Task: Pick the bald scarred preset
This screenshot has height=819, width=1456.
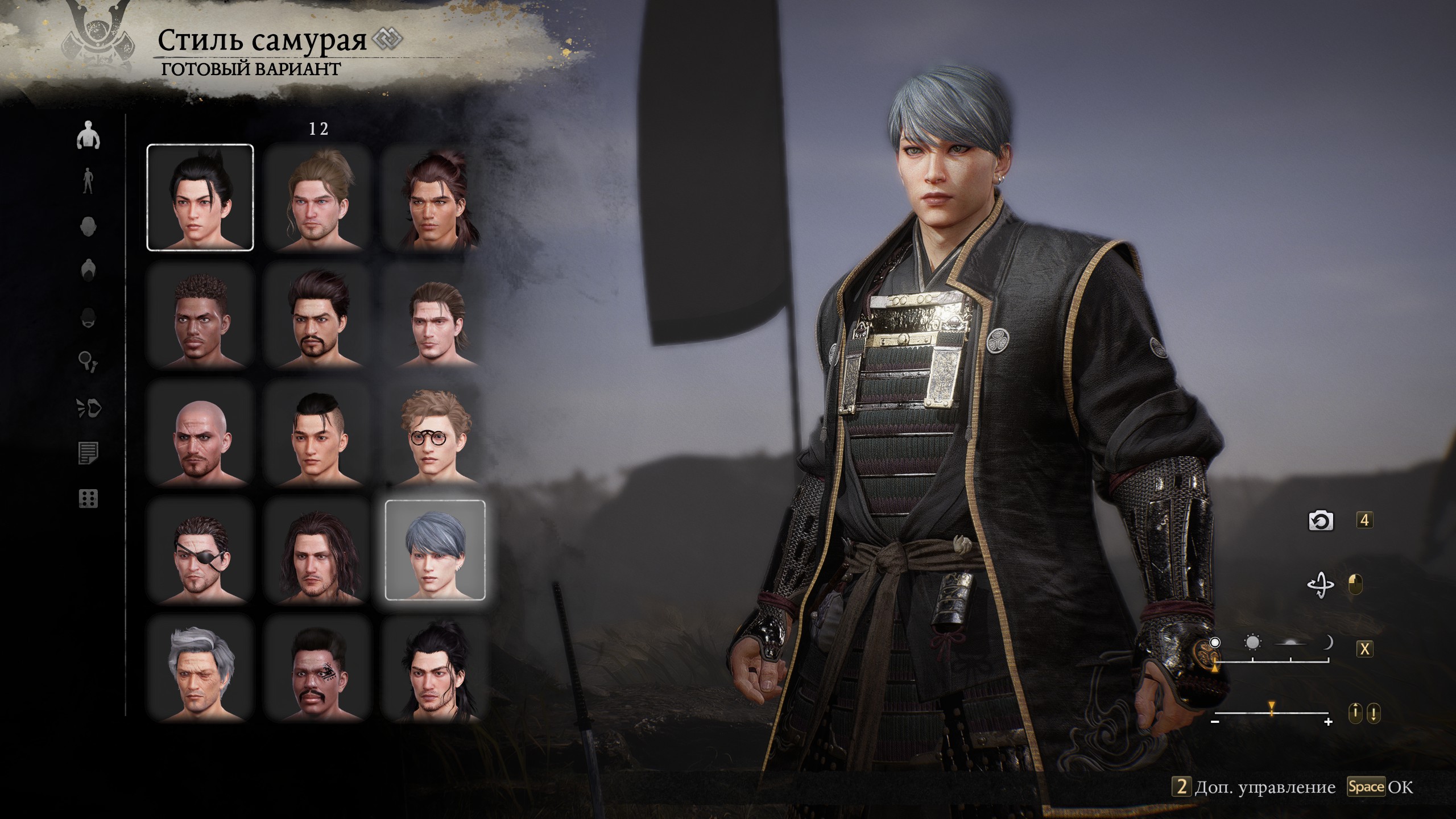Action: coord(200,433)
